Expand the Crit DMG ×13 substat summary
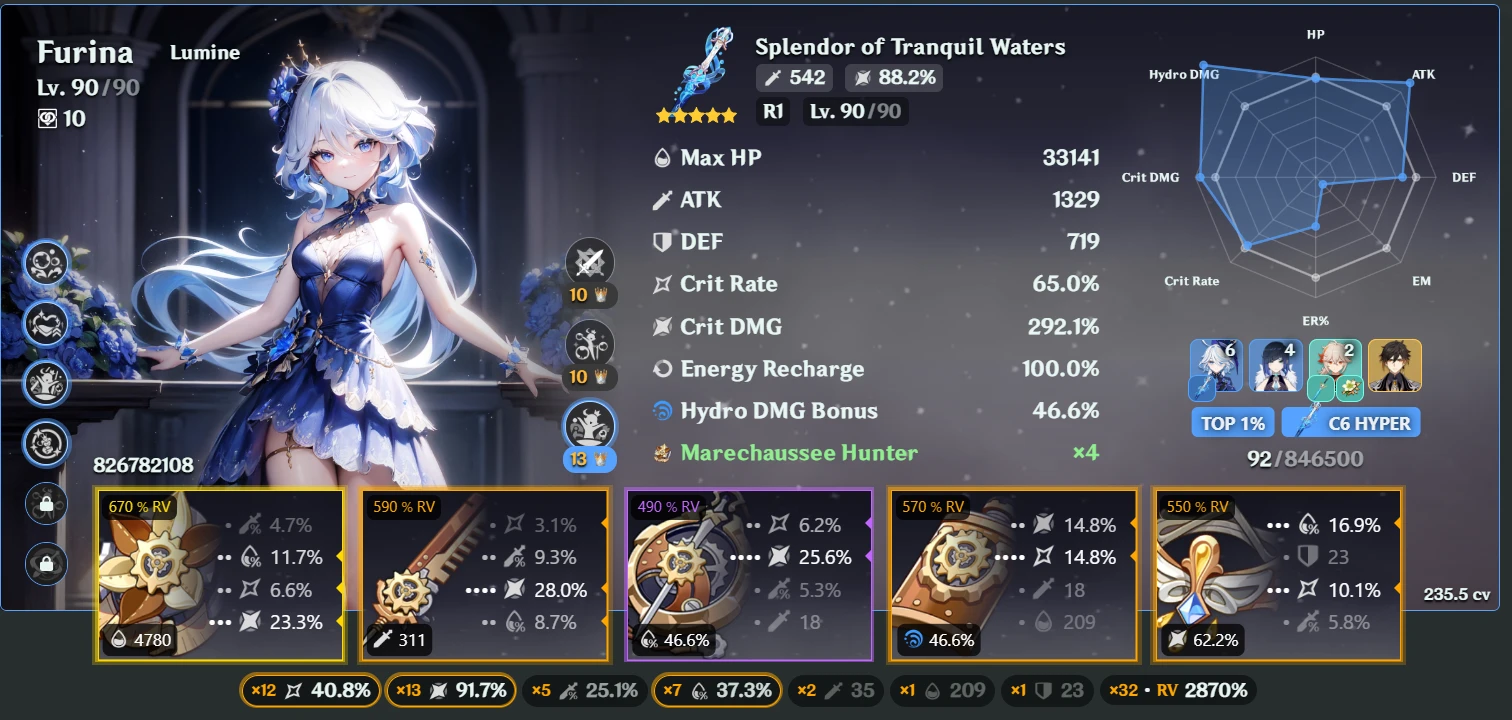The image size is (1512, 720). coord(450,690)
